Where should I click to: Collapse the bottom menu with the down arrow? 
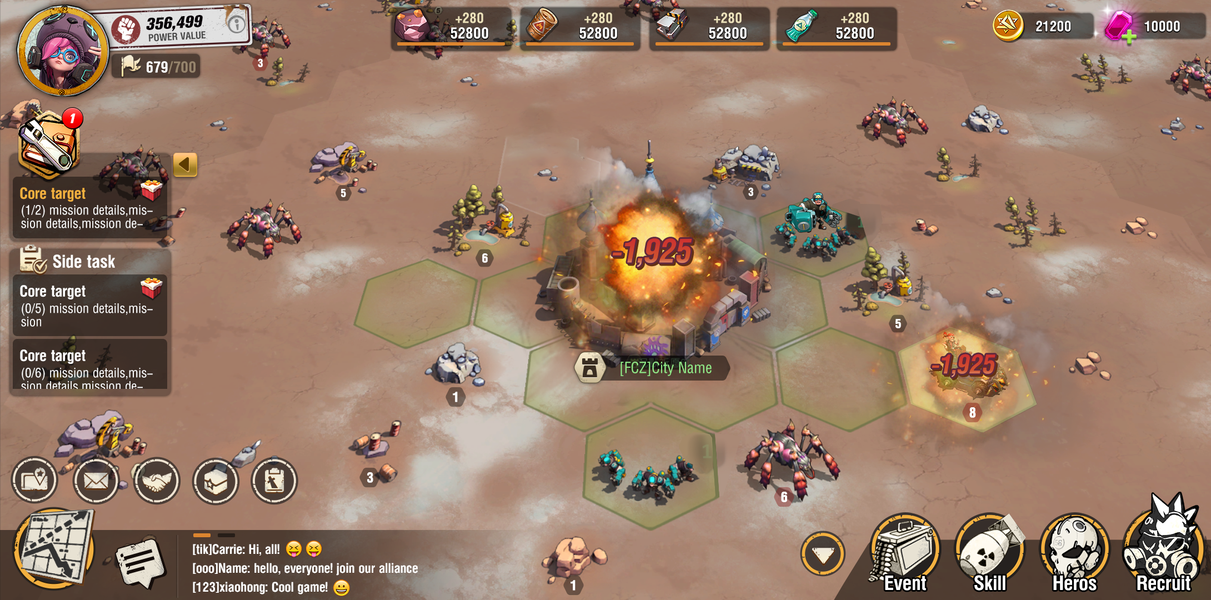coord(822,554)
